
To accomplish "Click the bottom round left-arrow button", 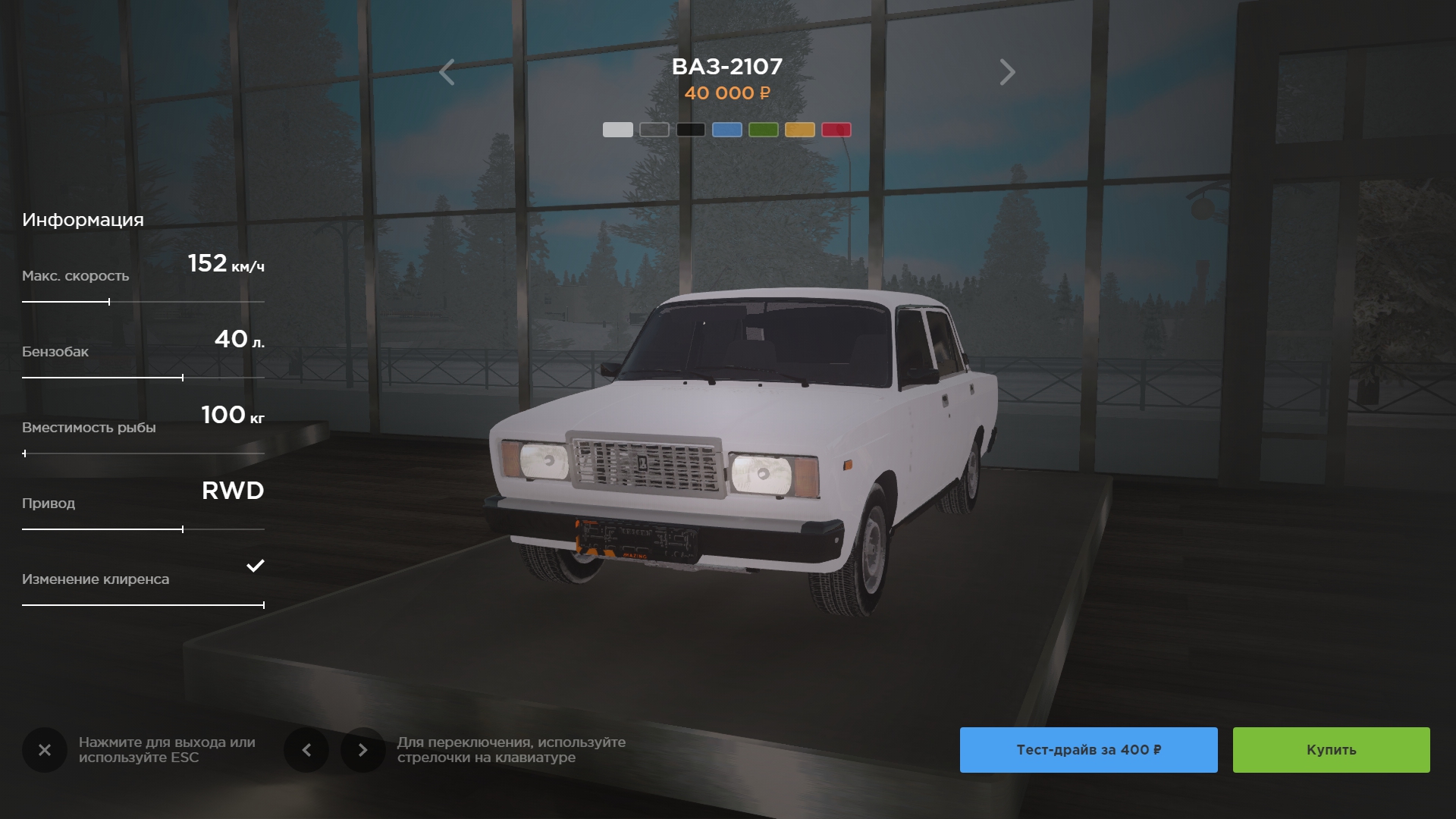I will (x=306, y=750).
